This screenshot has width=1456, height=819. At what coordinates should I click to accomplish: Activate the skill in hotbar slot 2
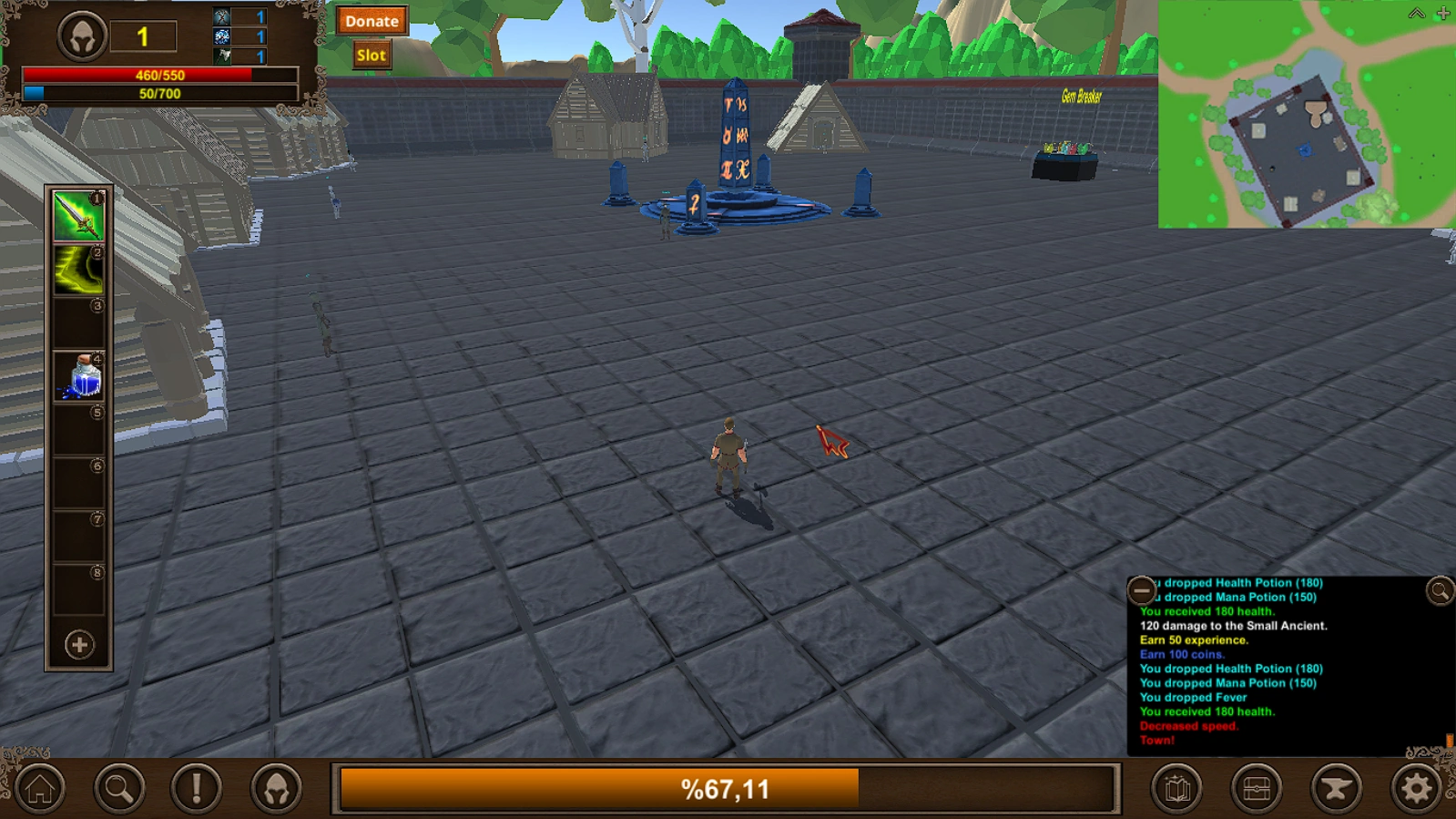pyautogui.click(x=77, y=271)
